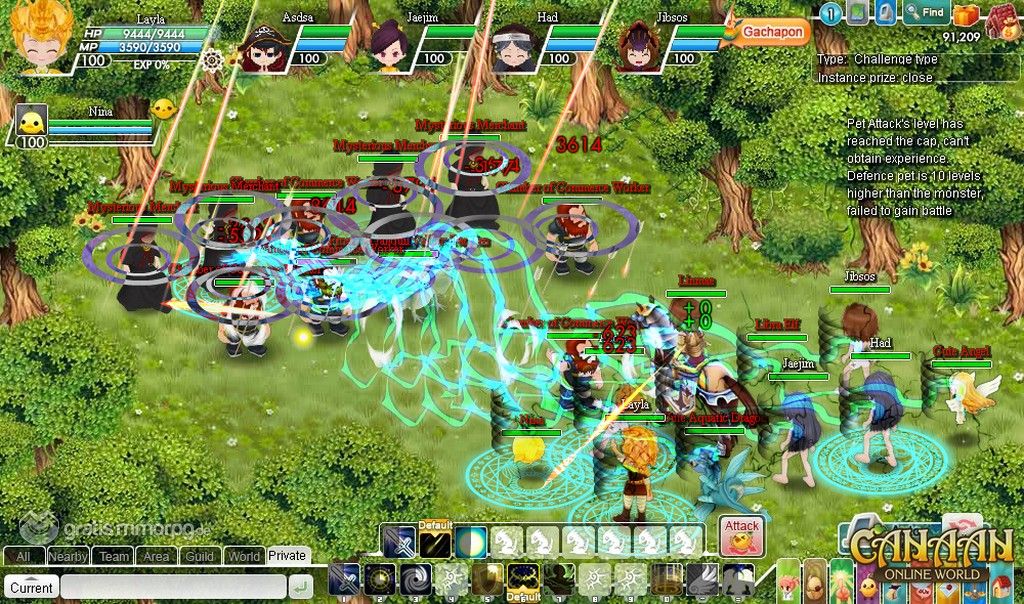Activate the pet Attack button
This screenshot has width=1024, height=604.
click(x=742, y=535)
